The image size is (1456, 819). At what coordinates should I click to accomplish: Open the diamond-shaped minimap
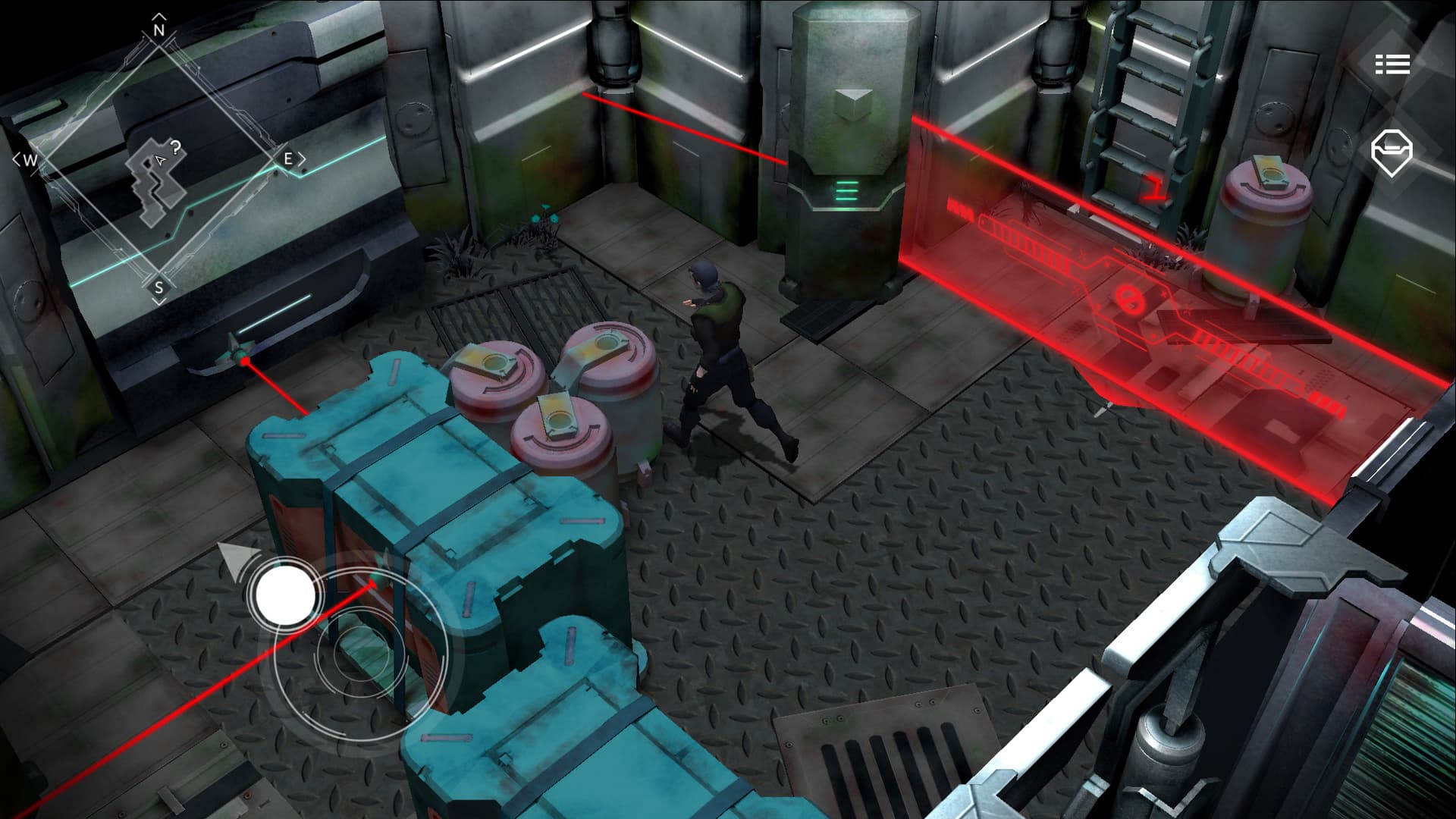click(x=158, y=161)
